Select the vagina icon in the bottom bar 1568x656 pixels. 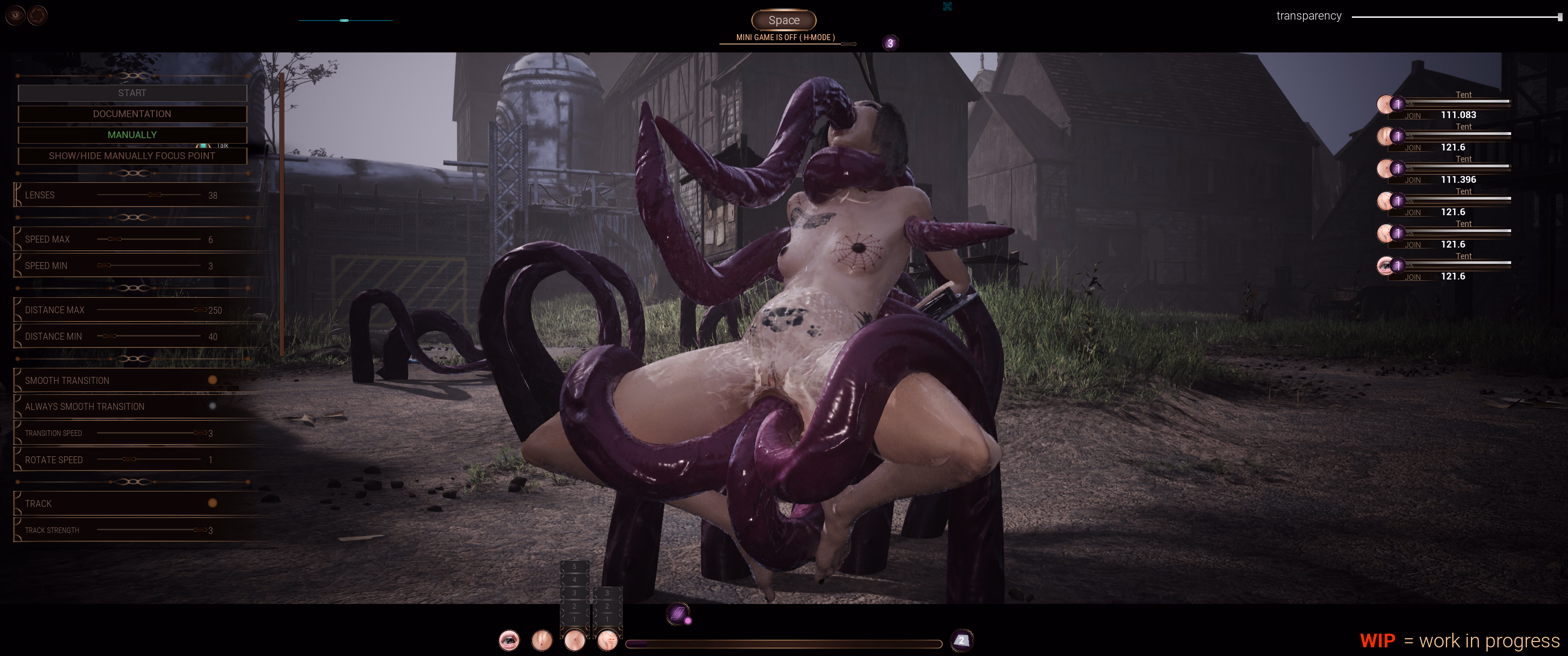[x=542, y=640]
